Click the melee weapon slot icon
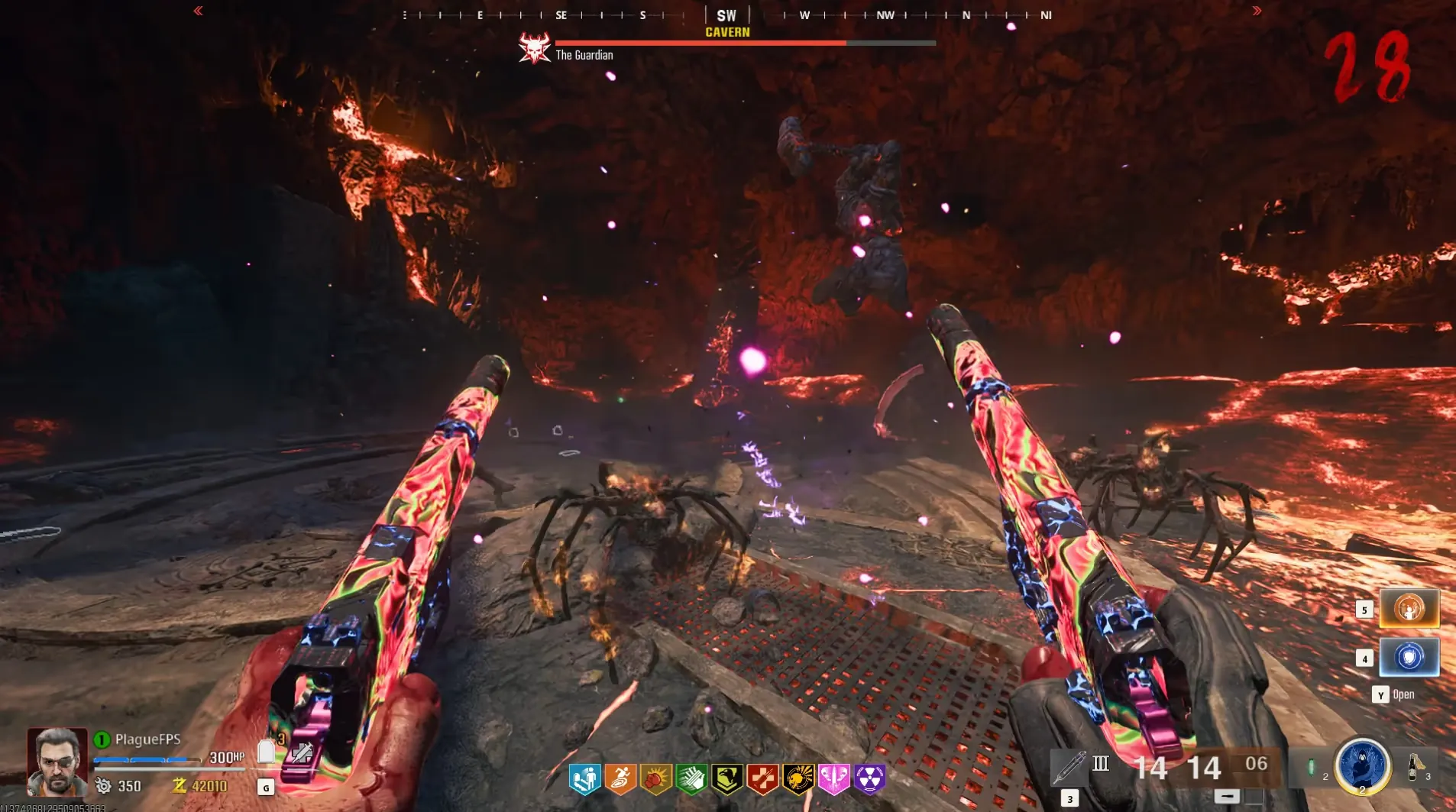This screenshot has width=1456, height=812. click(x=1069, y=767)
